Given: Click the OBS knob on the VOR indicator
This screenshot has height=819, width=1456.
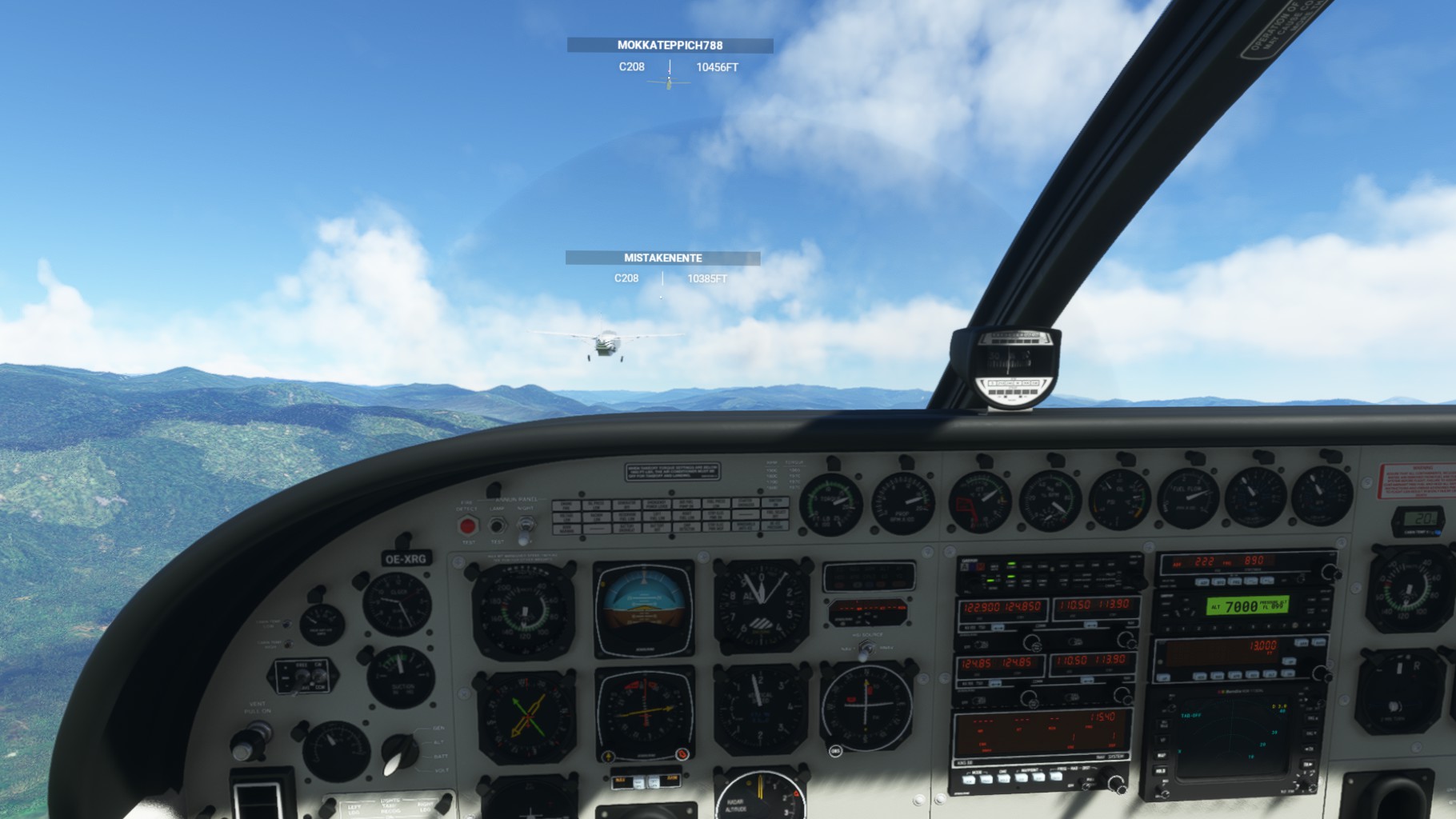Looking at the screenshot, I should point(836,751).
